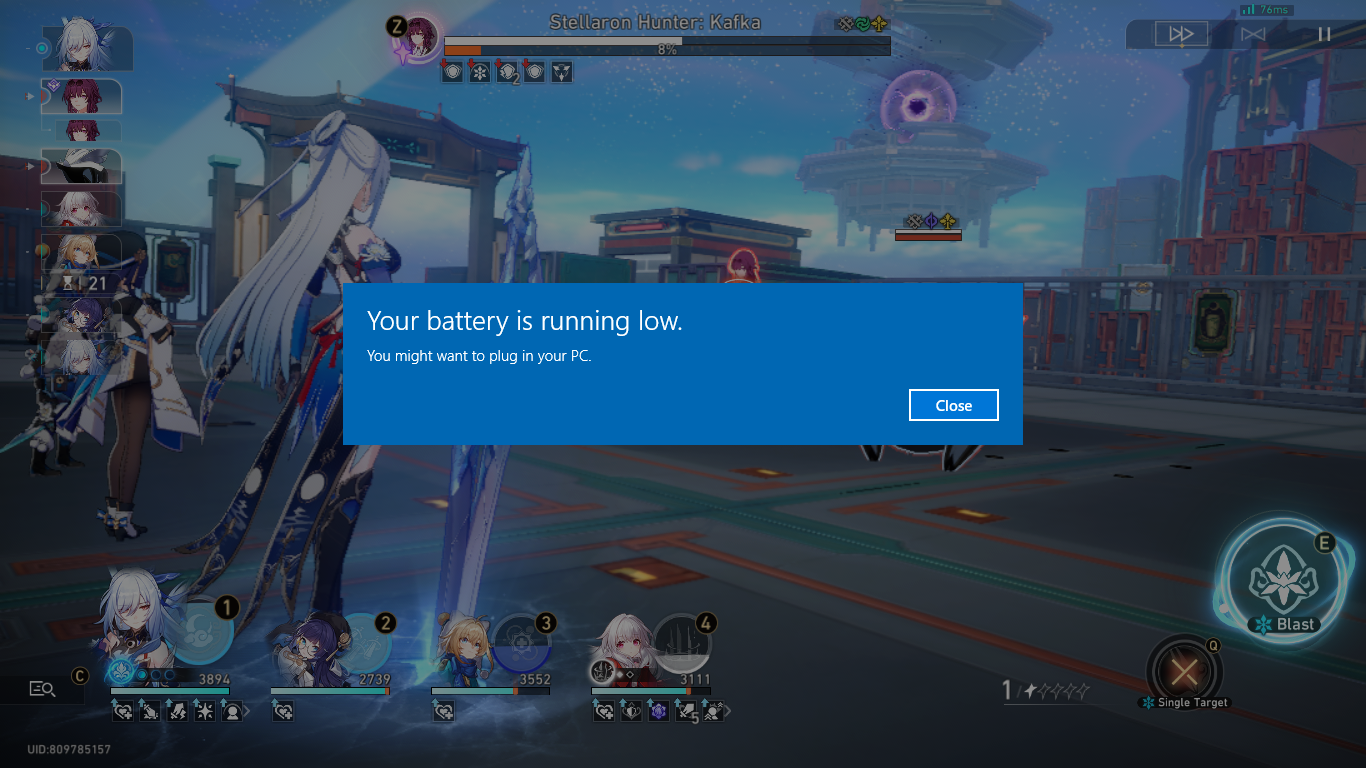Expand the left sidebar enemy list arrow
The width and height of the screenshot is (1366, 768).
click(x=27, y=96)
